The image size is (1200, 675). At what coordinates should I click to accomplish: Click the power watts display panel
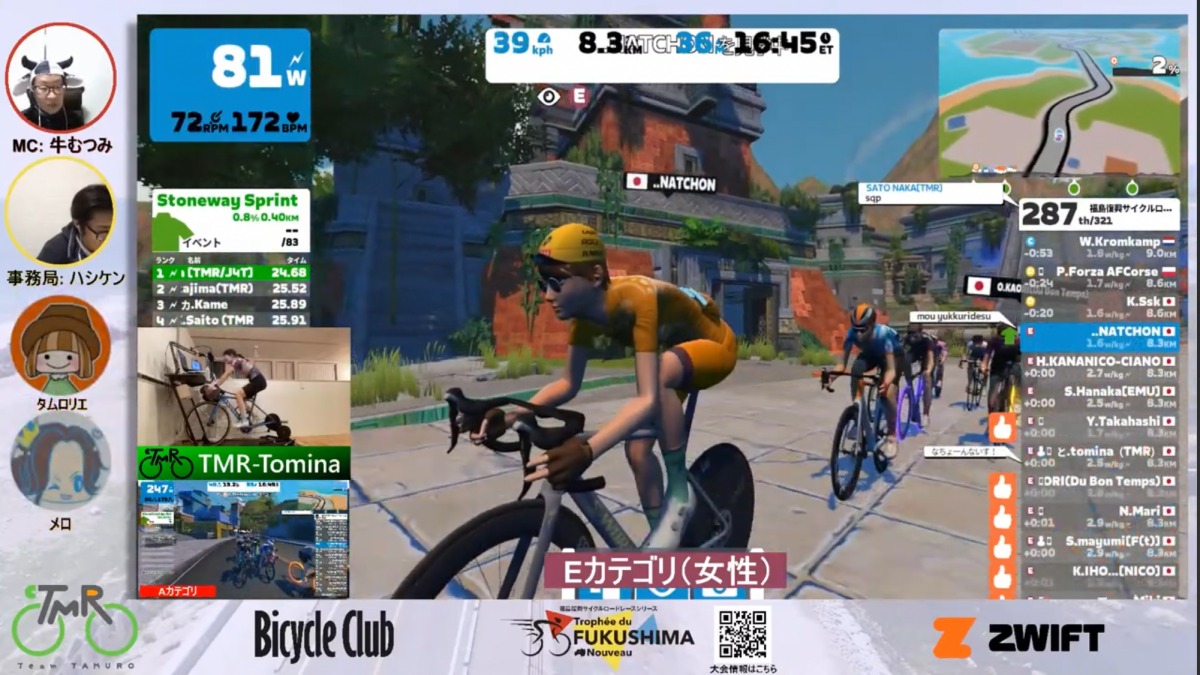point(230,84)
